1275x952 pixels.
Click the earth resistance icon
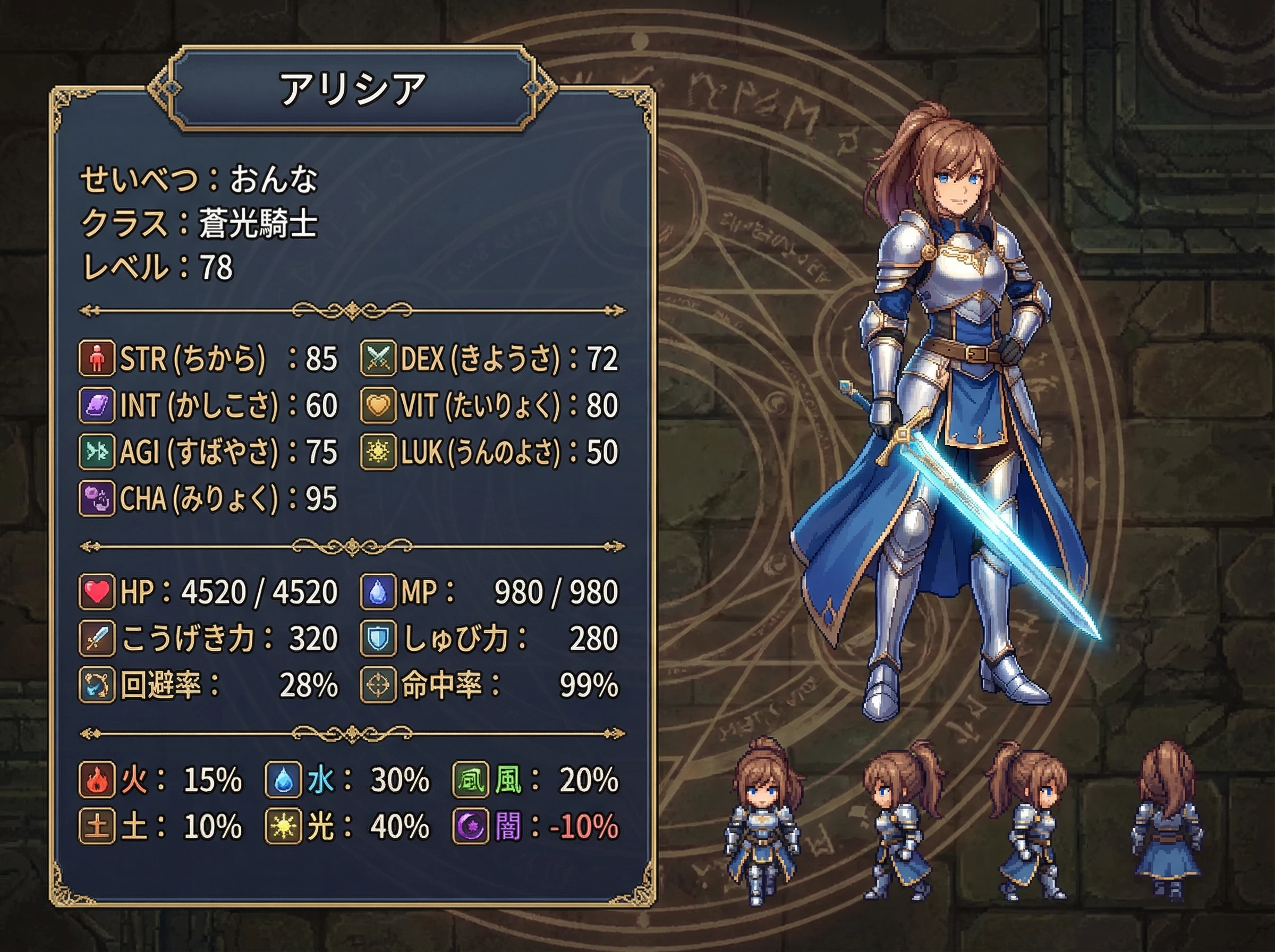(x=96, y=827)
